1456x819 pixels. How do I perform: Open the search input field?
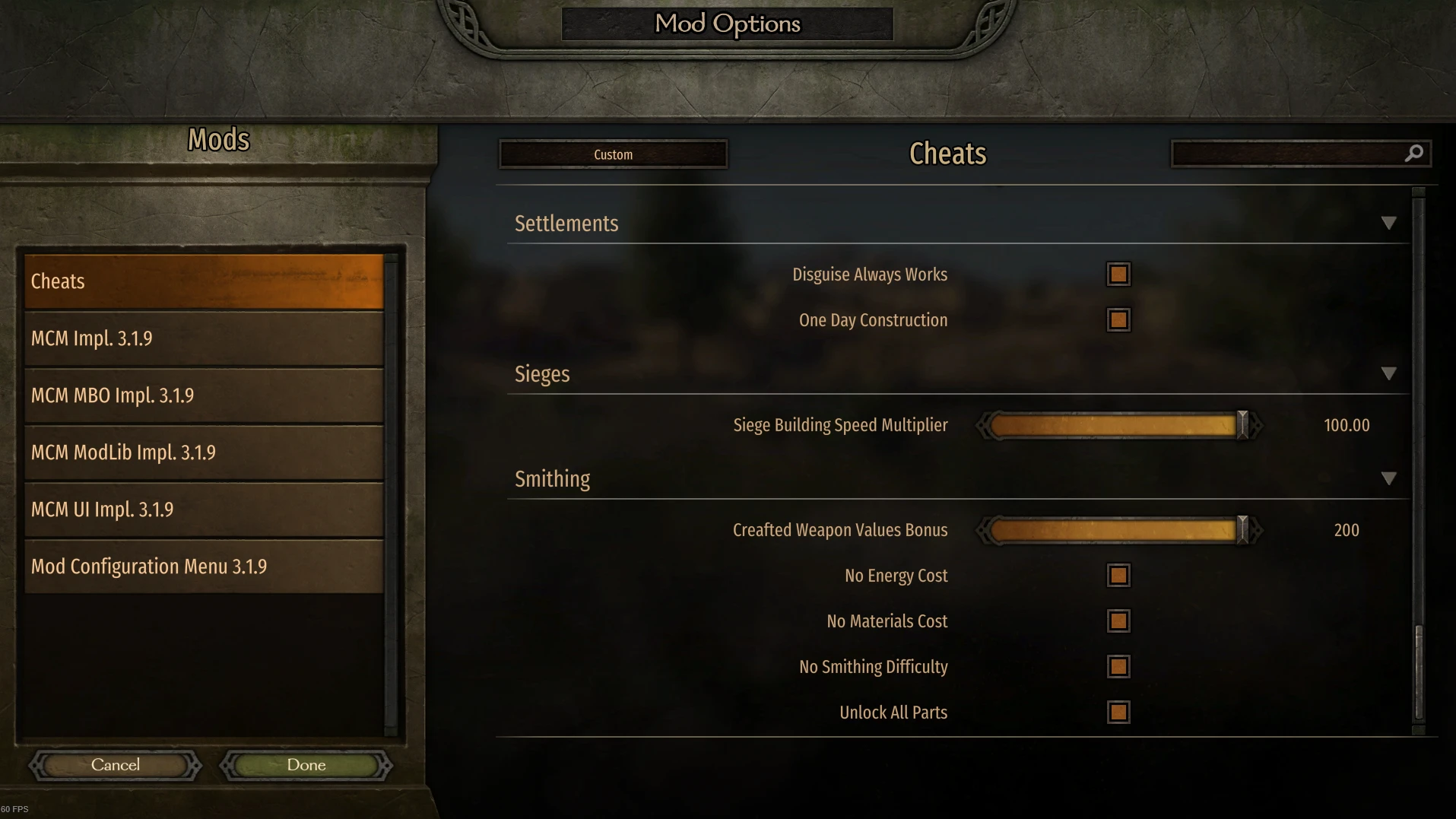[x=1293, y=153]
